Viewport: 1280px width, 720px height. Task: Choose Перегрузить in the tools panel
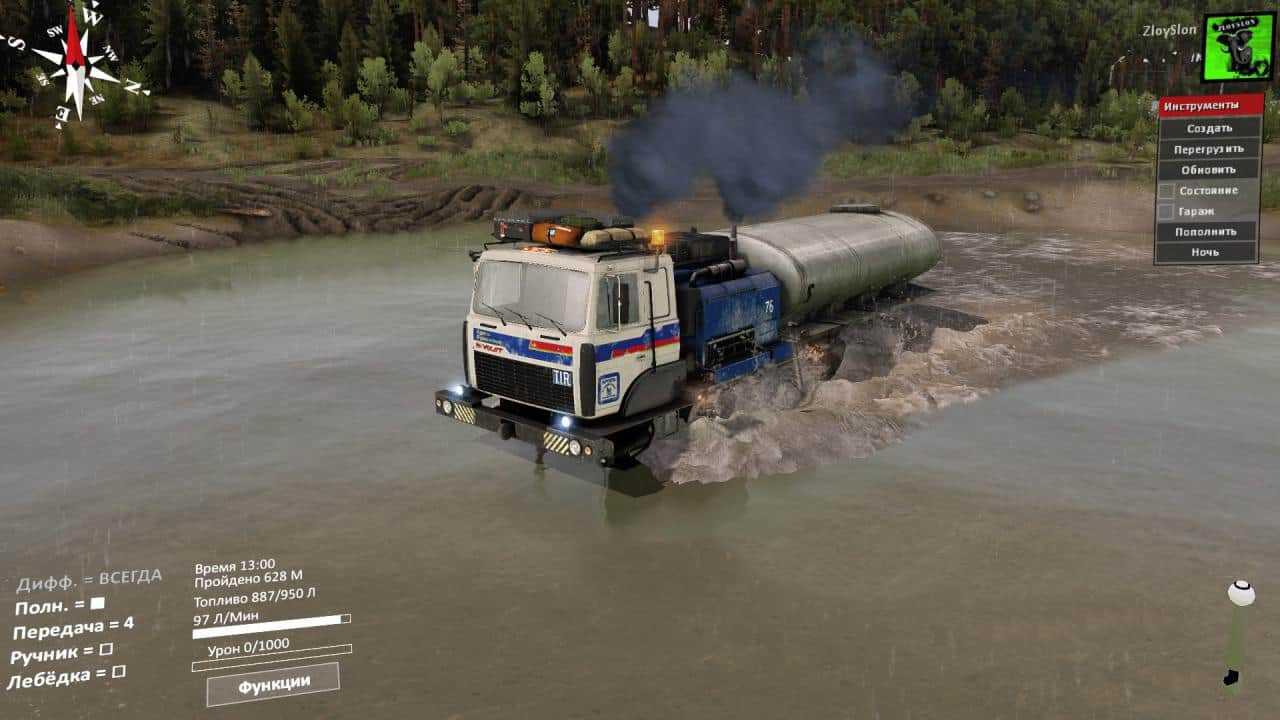tap(1209, 149)
